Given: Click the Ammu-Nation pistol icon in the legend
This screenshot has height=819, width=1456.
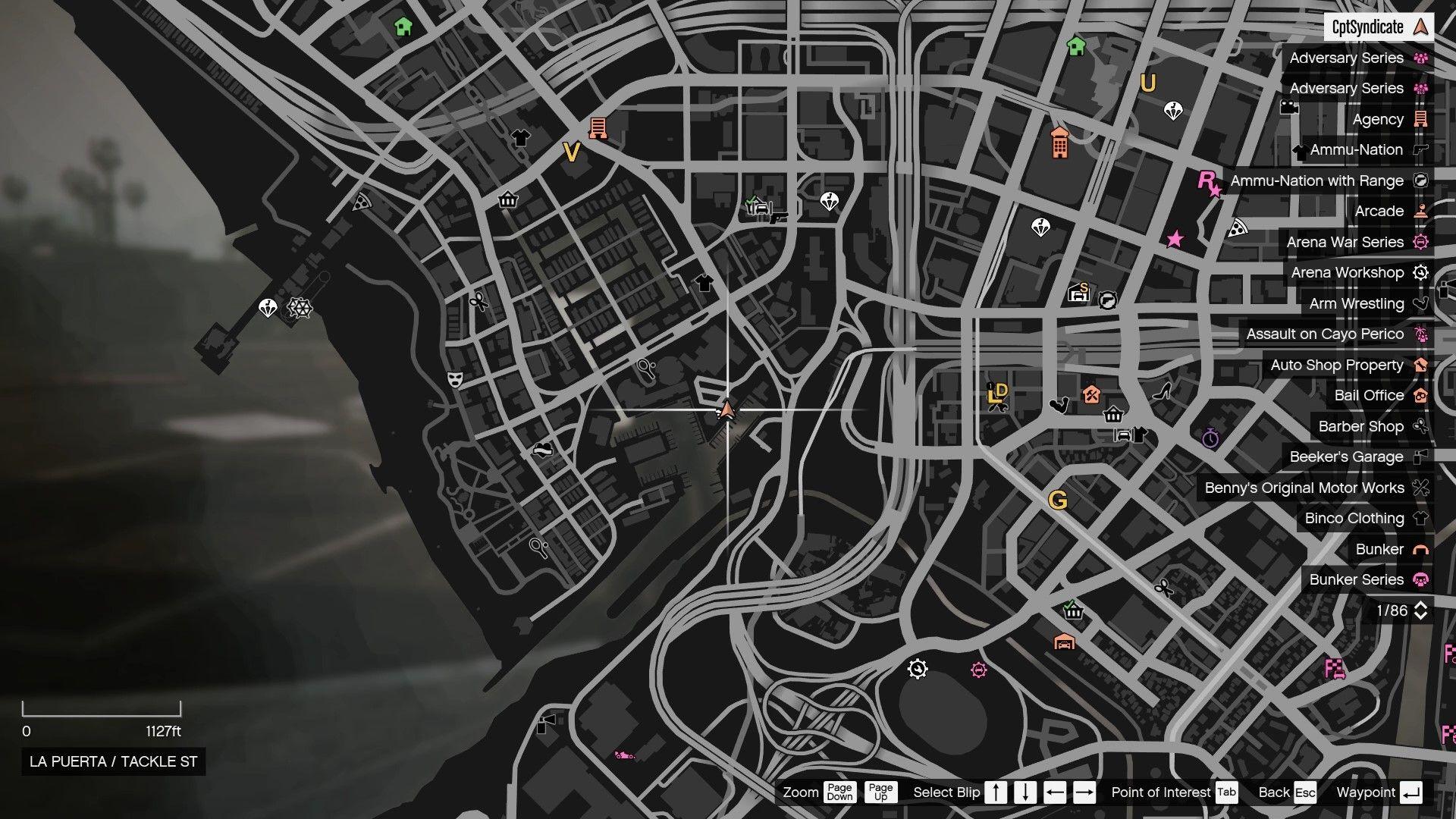Looking at the screenshot, I should (1423, 149).
